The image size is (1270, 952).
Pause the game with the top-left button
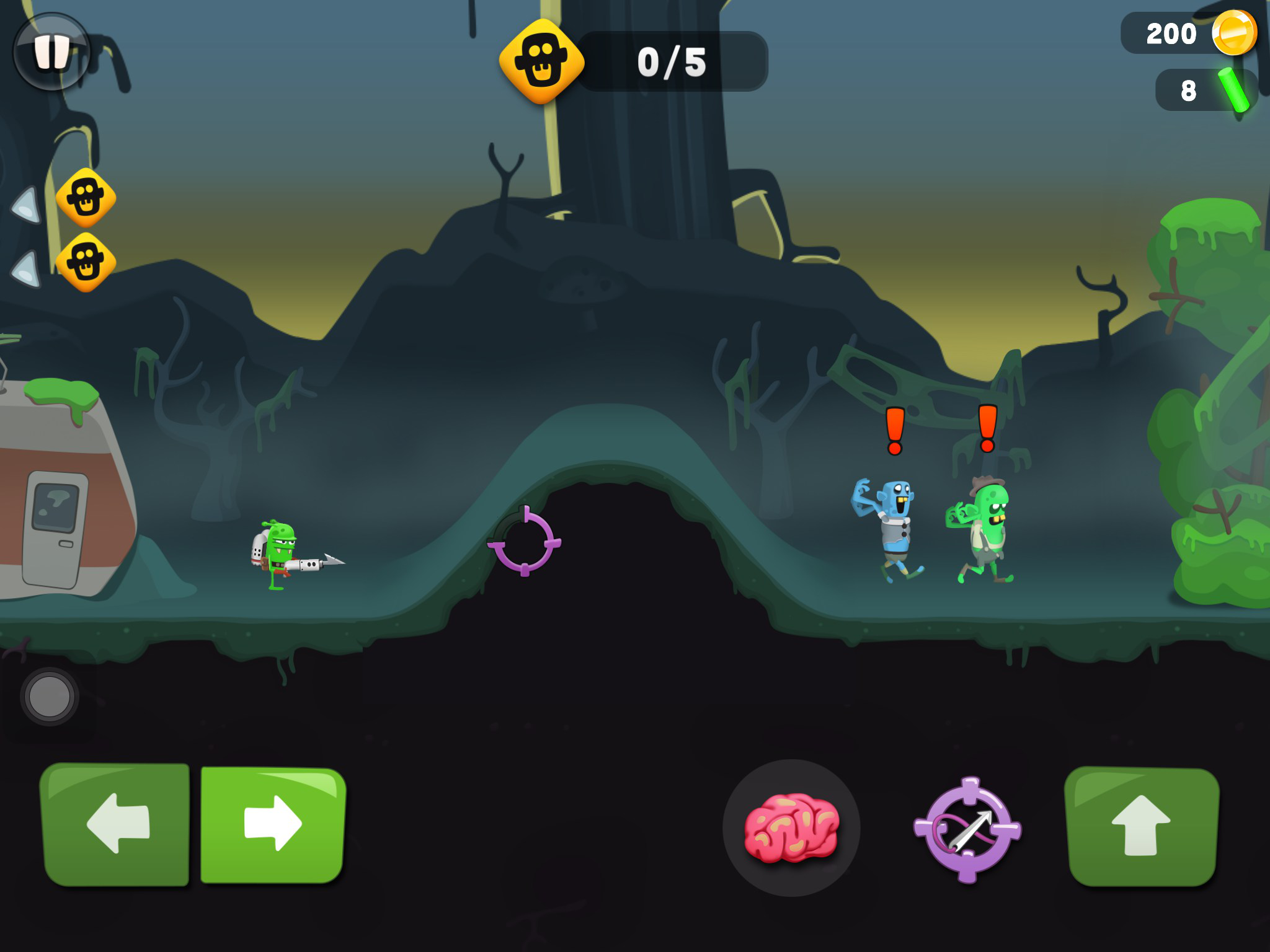click(52, 52)
